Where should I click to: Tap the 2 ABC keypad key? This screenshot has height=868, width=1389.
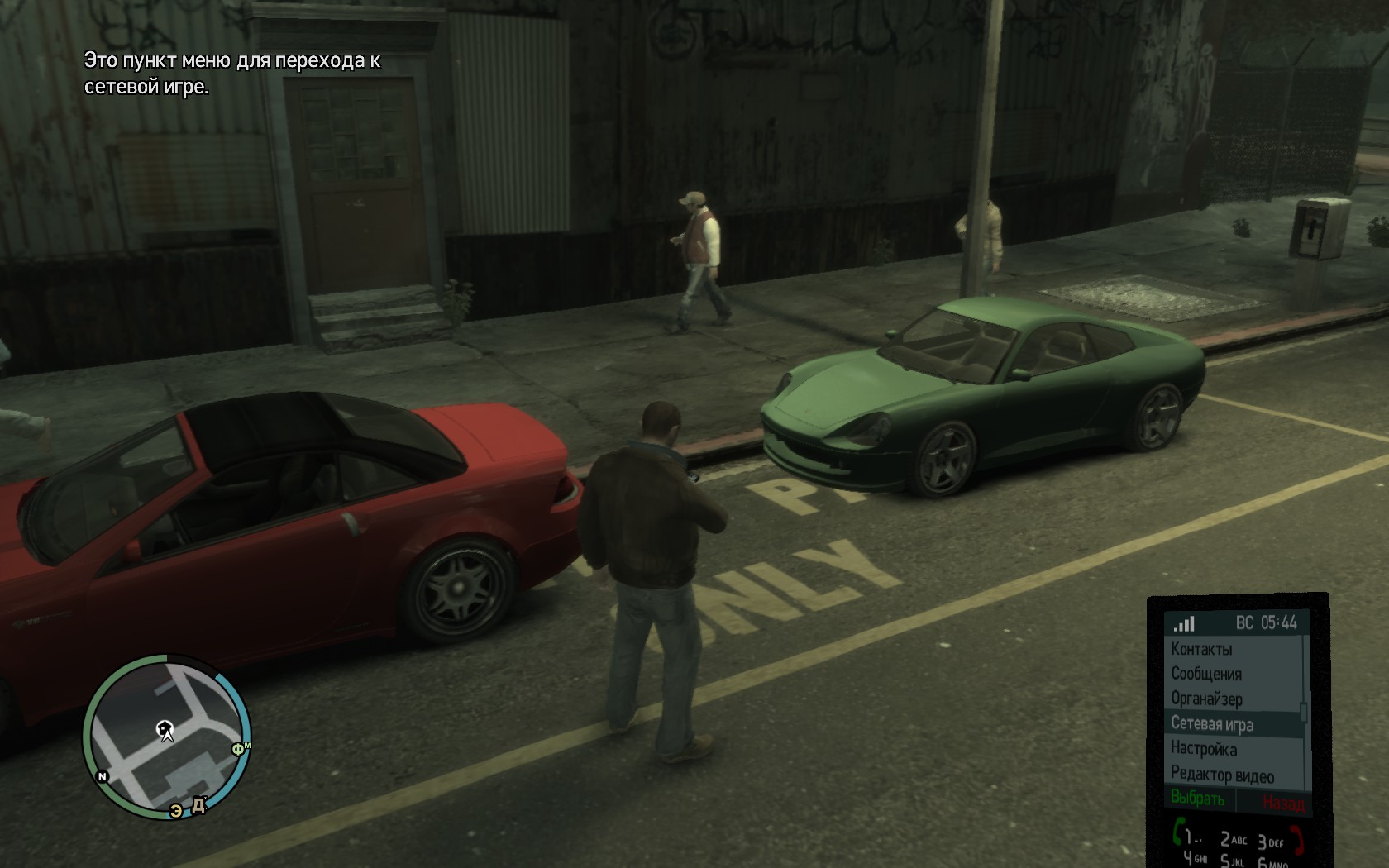point(1234,840)
